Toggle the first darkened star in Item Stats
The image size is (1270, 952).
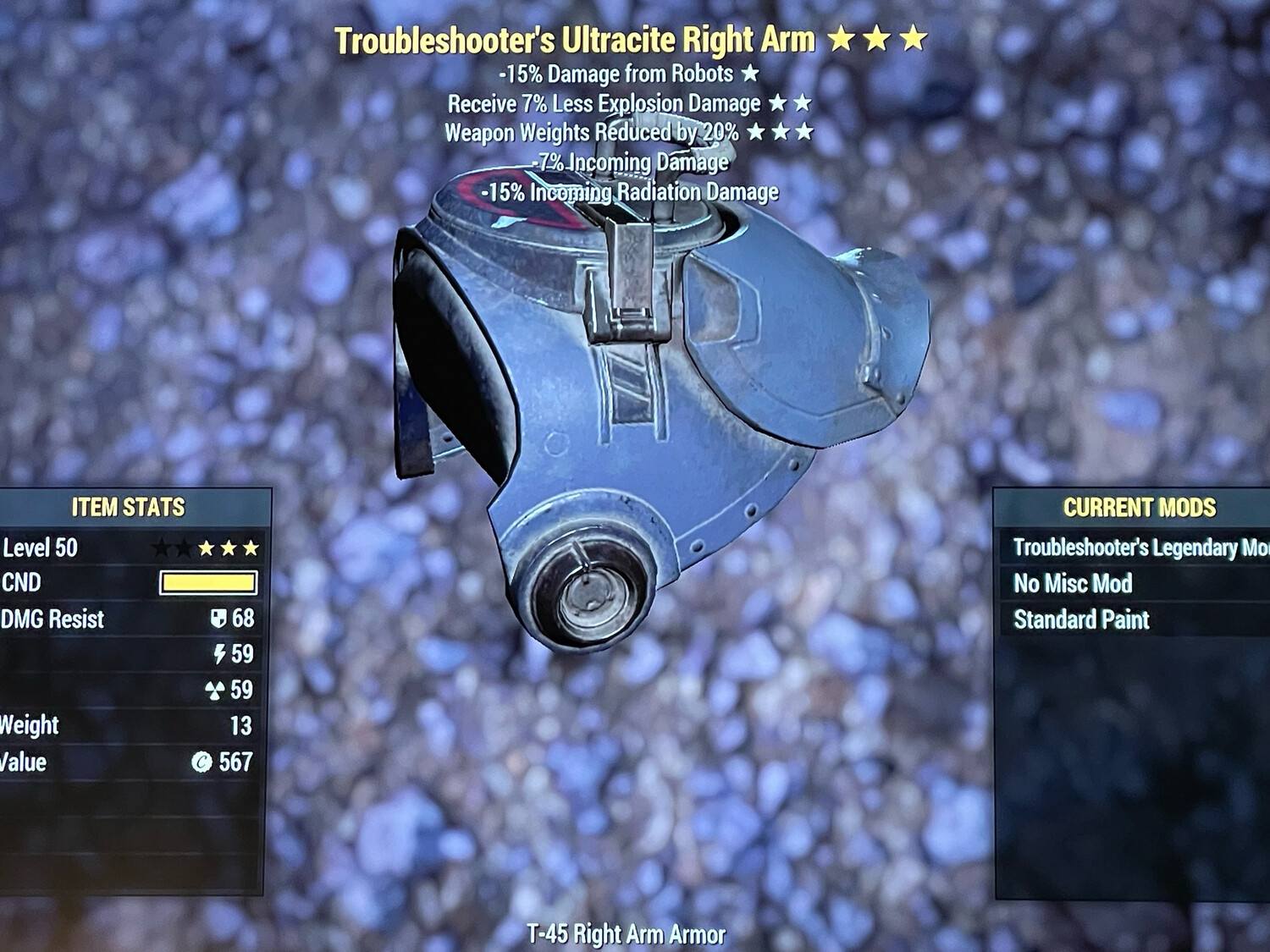(x=162, y=548)
